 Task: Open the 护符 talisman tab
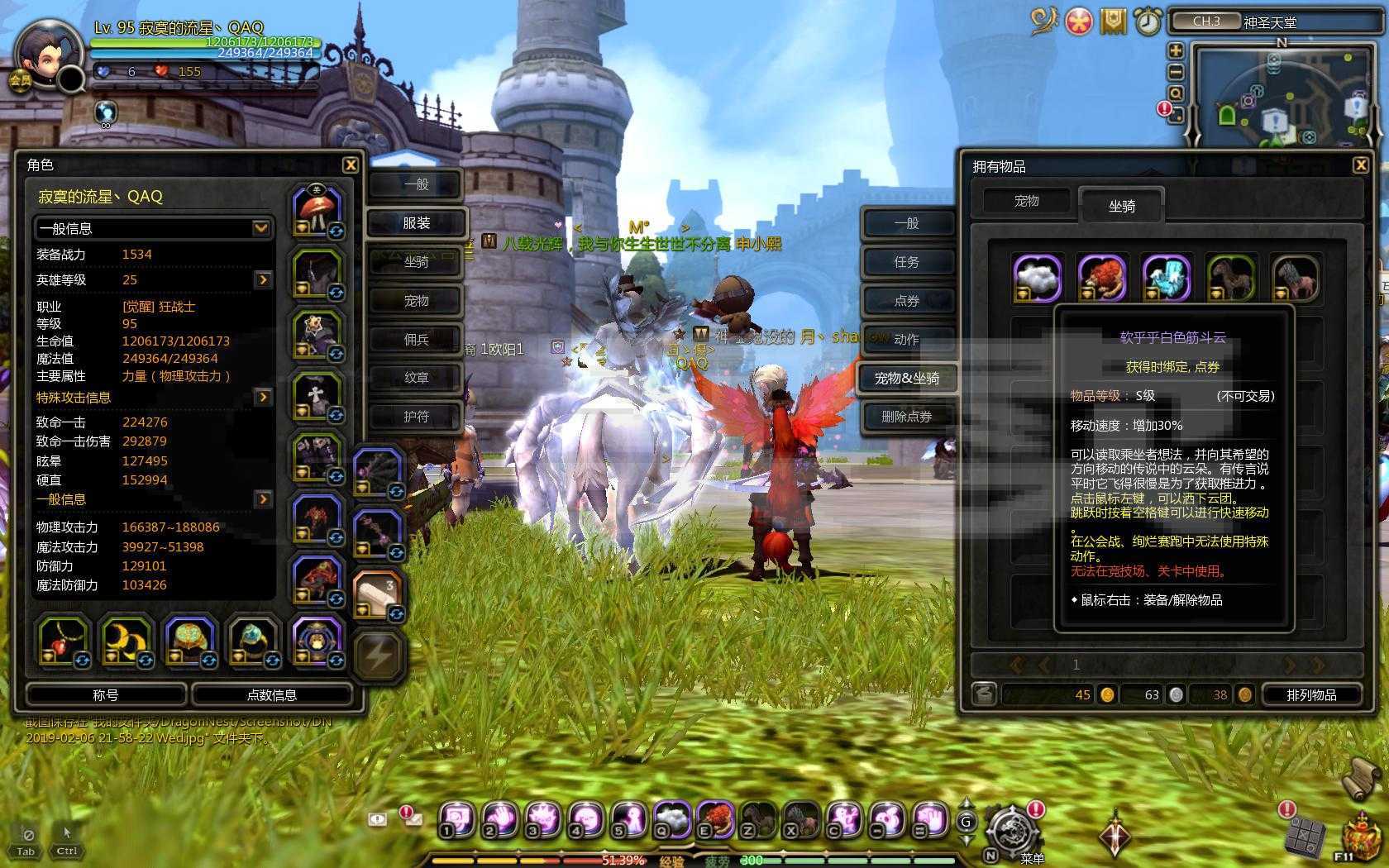tap(416, 417)
